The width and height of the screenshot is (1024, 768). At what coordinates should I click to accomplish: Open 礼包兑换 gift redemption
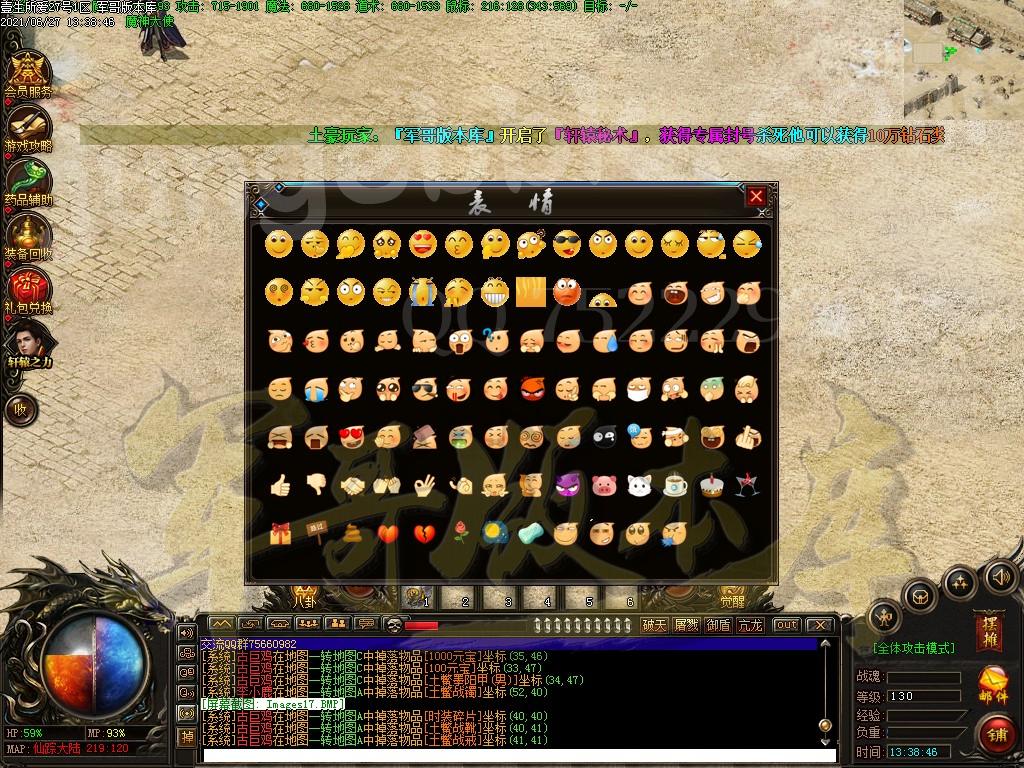click(28, 290)
